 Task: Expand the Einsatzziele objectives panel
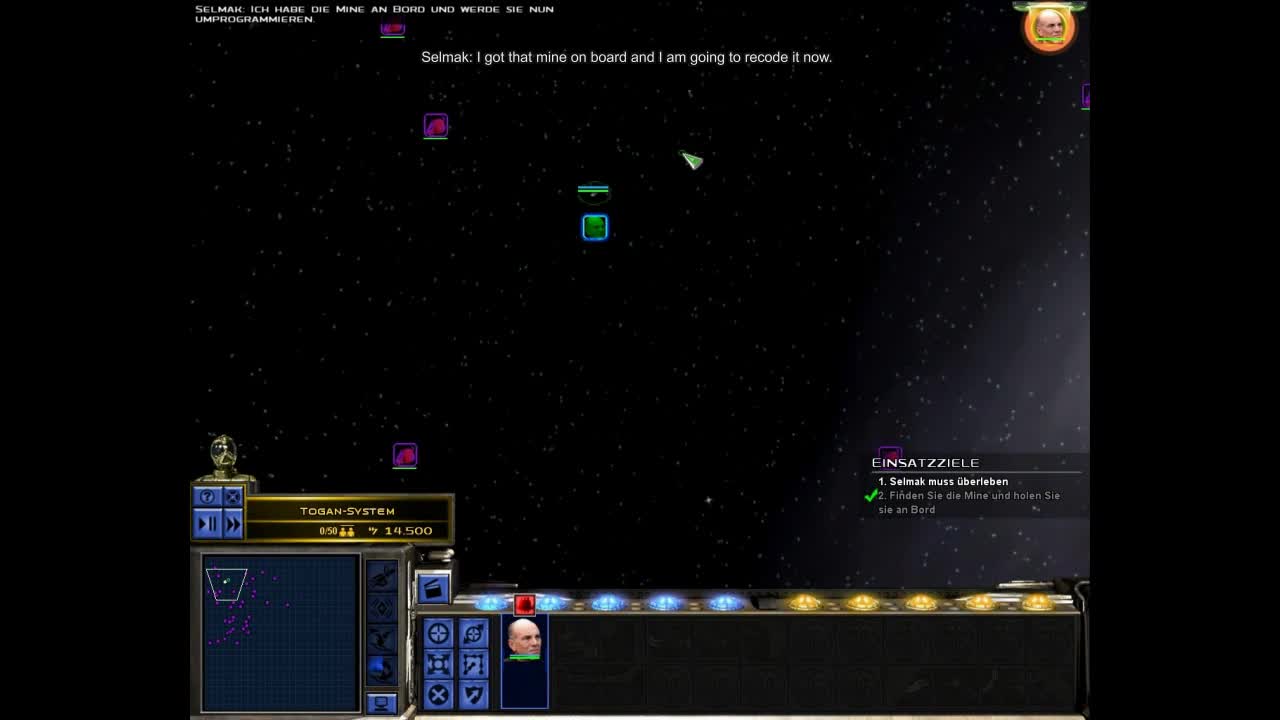pyautogui.click(x=926, y=462)
